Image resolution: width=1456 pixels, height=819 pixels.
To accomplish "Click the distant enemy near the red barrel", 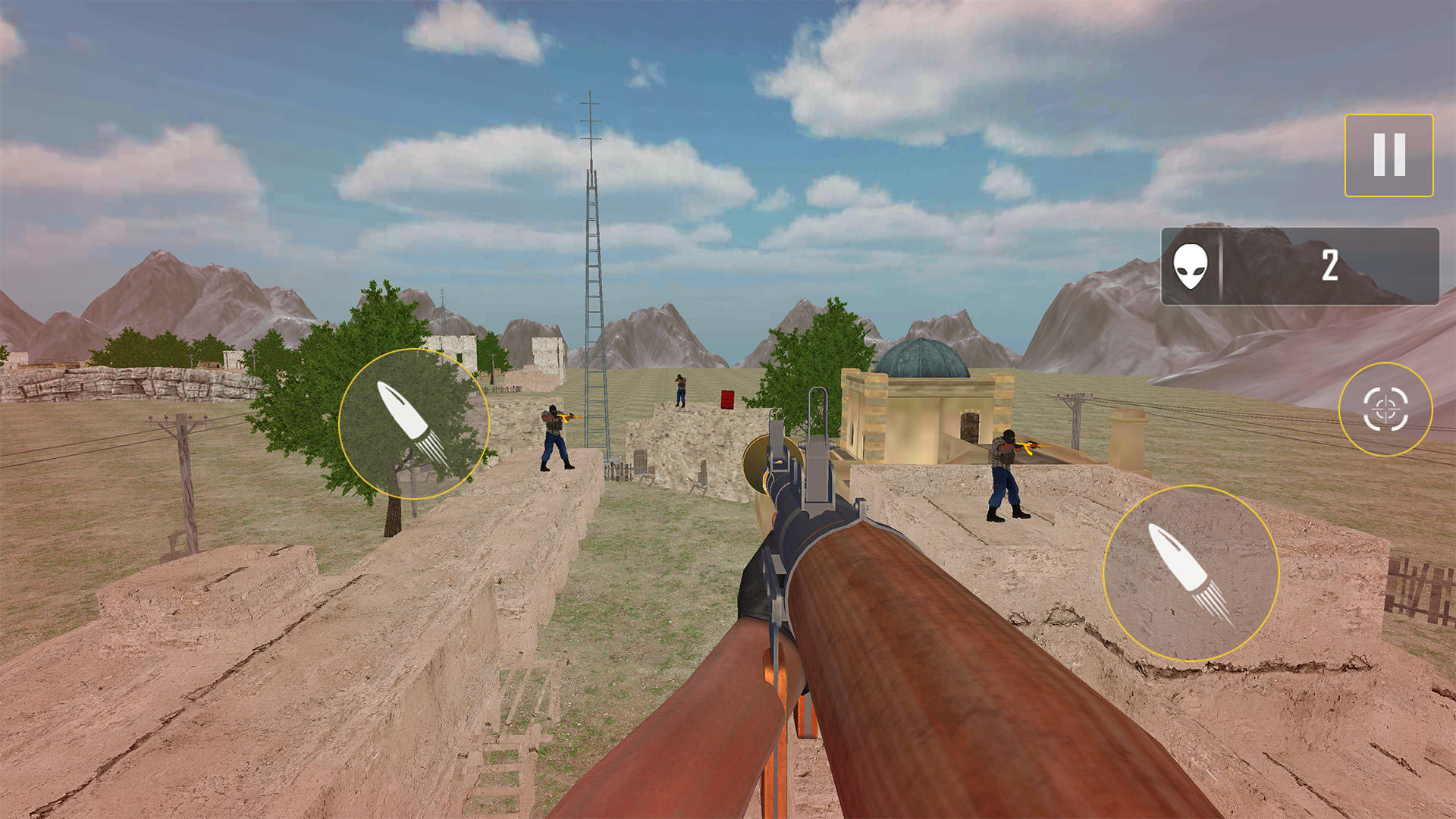I will [680, 391].
